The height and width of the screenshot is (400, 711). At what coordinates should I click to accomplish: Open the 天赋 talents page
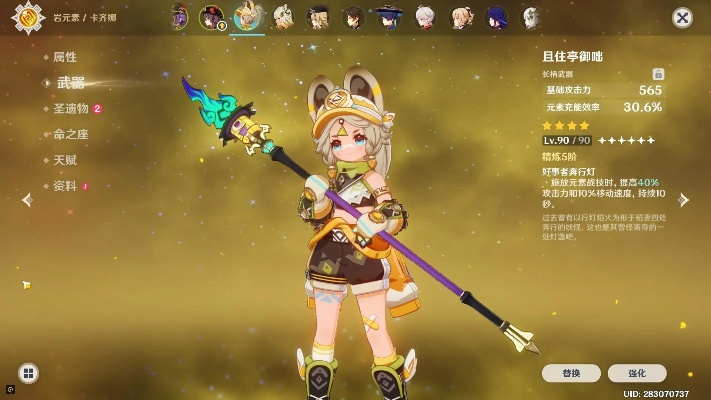[65, 160]
